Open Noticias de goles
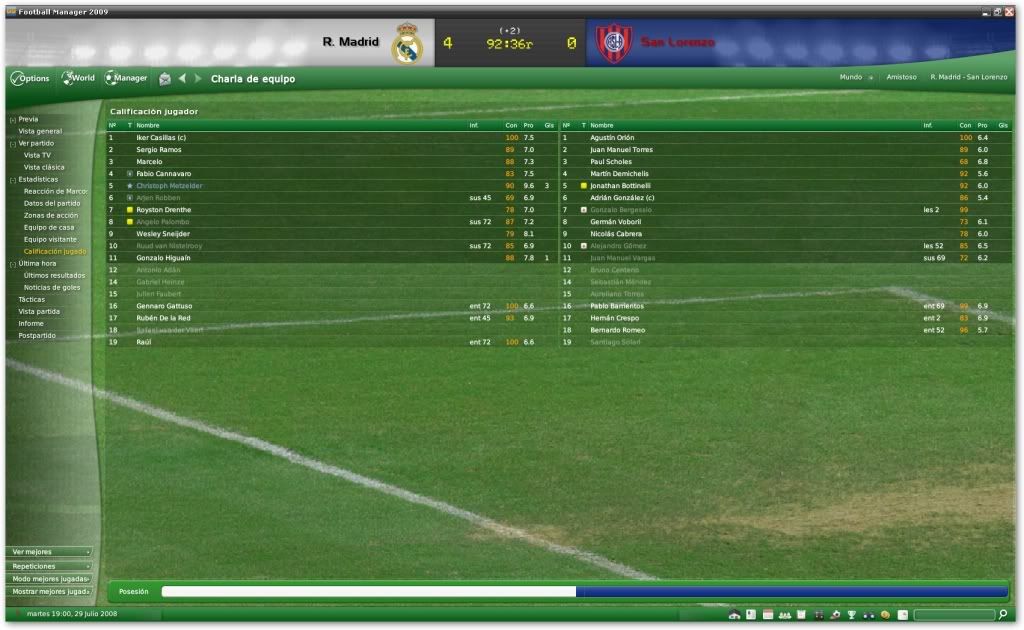 click(52, 287)
